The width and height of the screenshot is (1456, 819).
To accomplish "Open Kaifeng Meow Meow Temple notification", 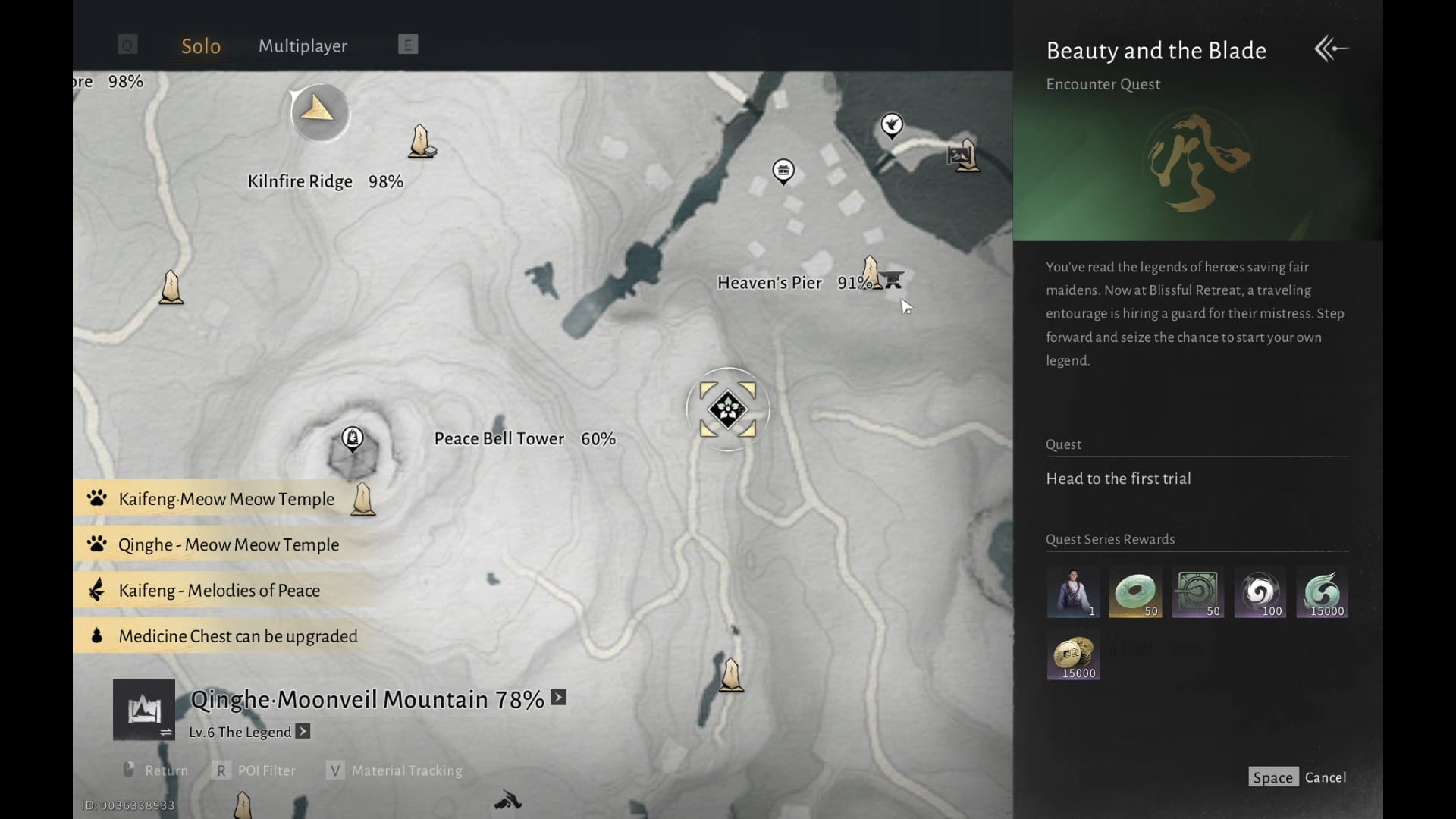I will tap(226, 499).
